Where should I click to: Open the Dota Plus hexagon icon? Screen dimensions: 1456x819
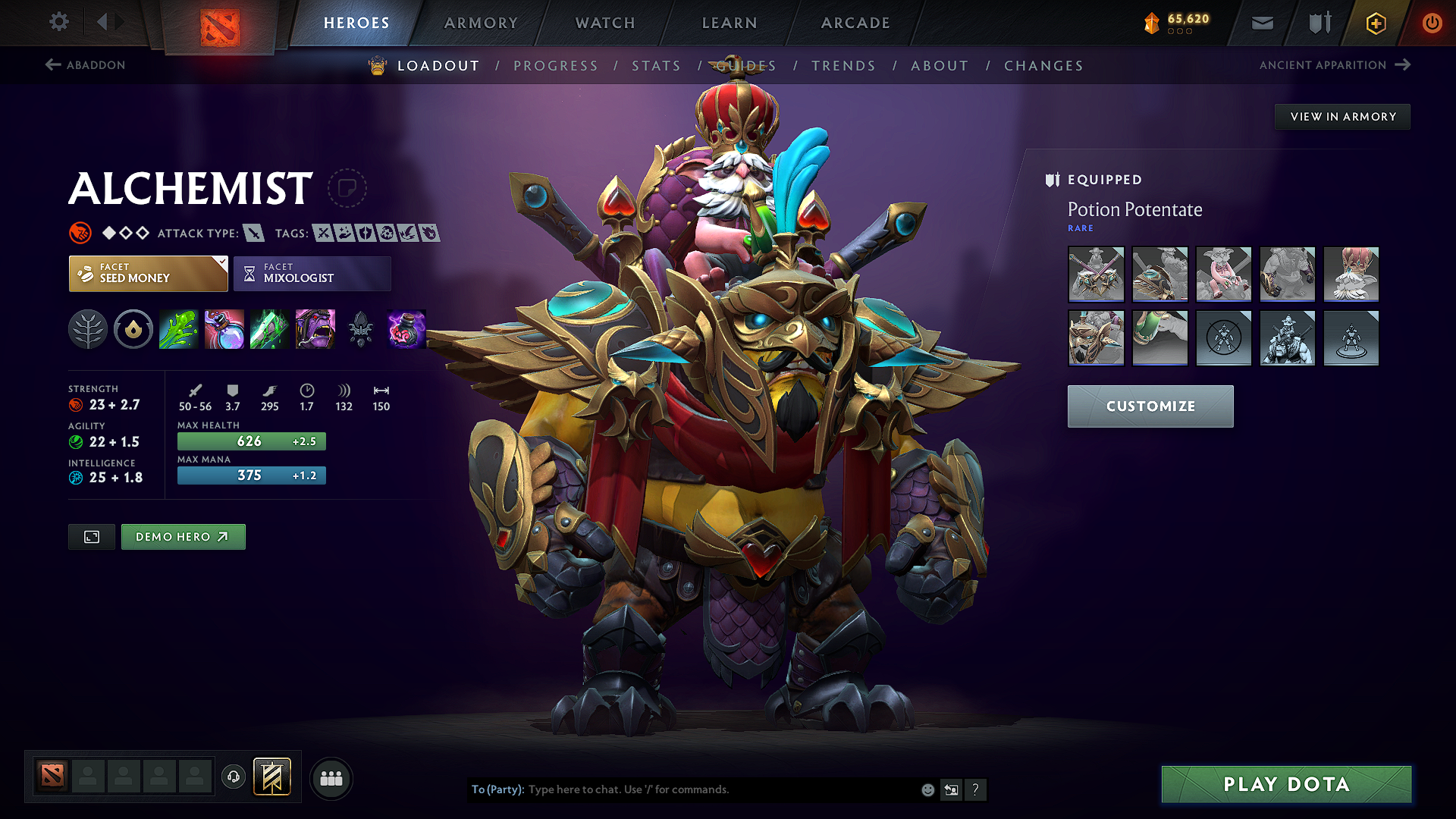pyautogui.click(x=1375, y=23)
